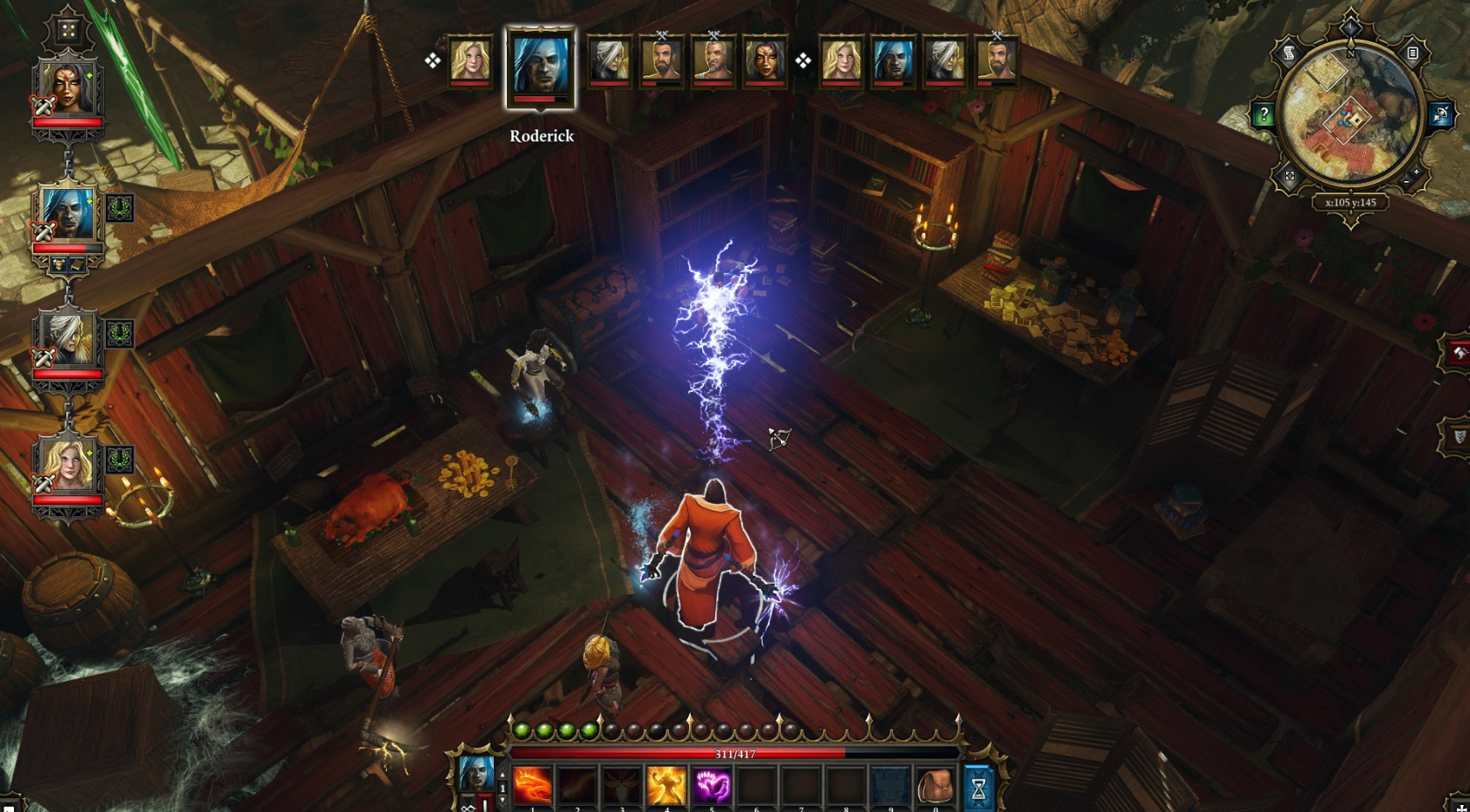This screenshot has width=1470, height=812.
Task: Click the laurel wreath toggle beside the blonde companion
Action: click(121, 459)
